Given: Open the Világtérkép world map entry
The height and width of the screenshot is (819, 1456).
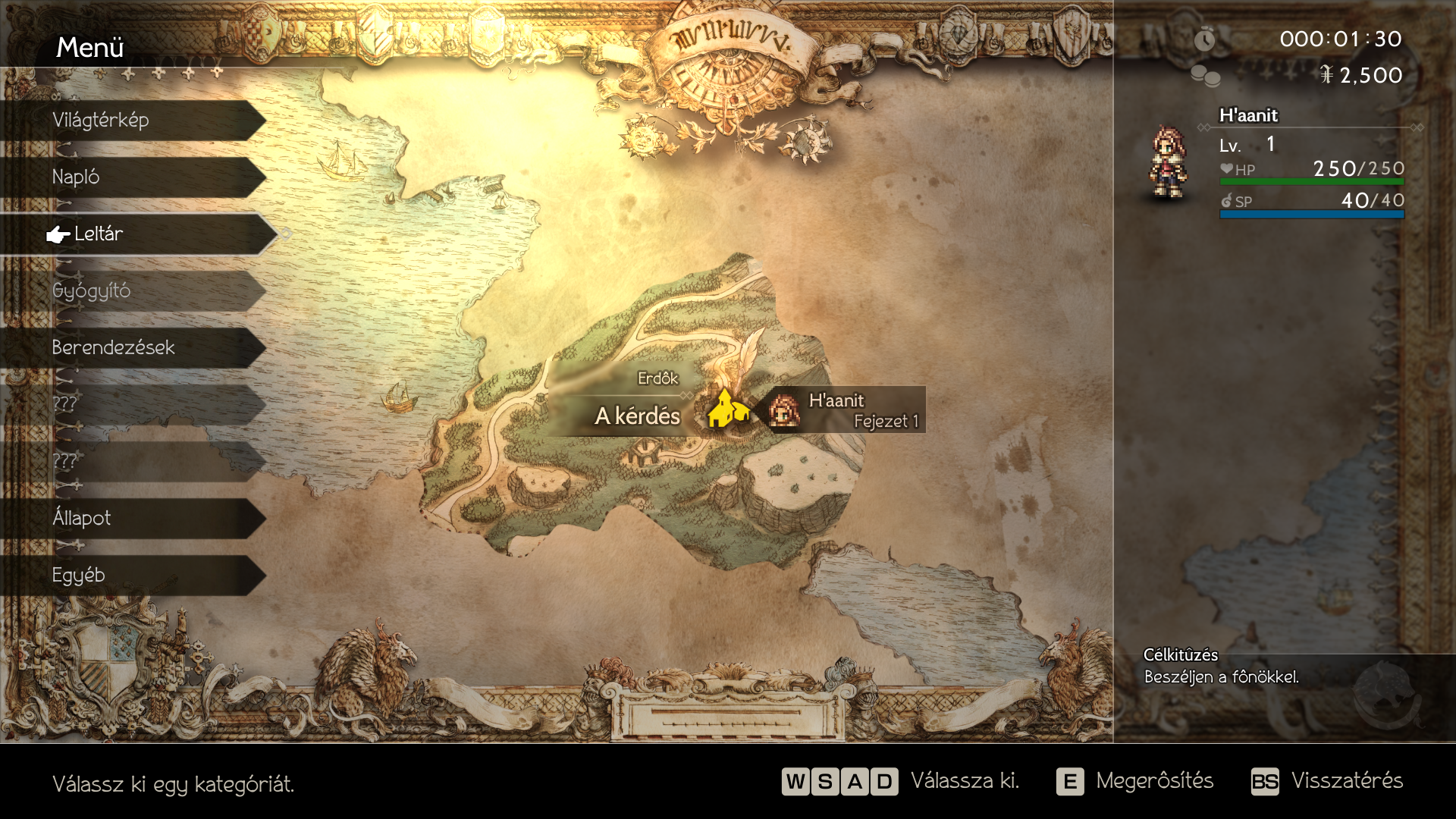Looking at the screenshot, I should pyautogui.click(x=133, y=121).
